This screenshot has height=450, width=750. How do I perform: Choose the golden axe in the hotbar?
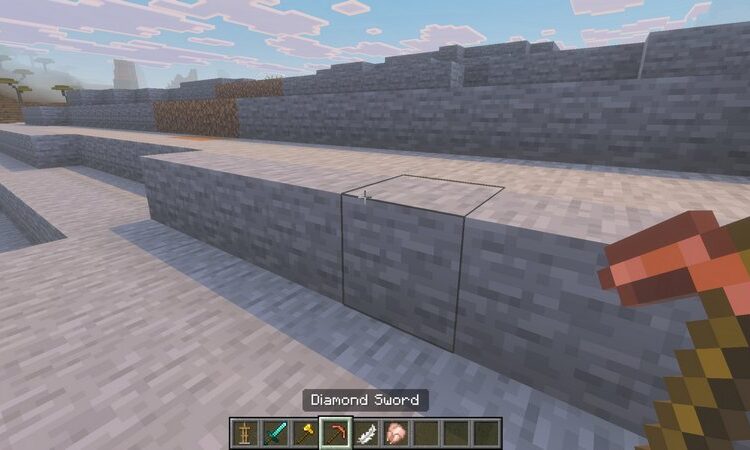tap(305, 433)
